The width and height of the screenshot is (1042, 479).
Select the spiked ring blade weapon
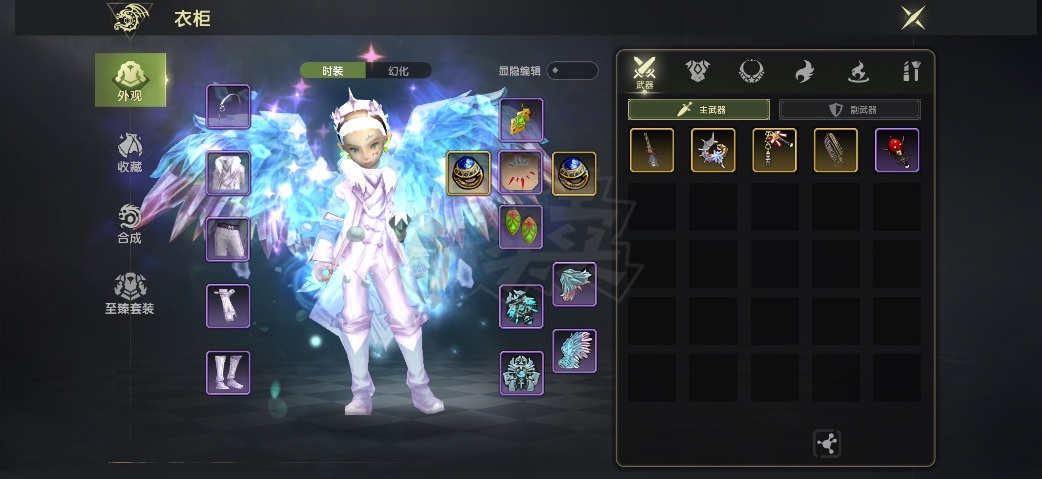click(713, 150)
